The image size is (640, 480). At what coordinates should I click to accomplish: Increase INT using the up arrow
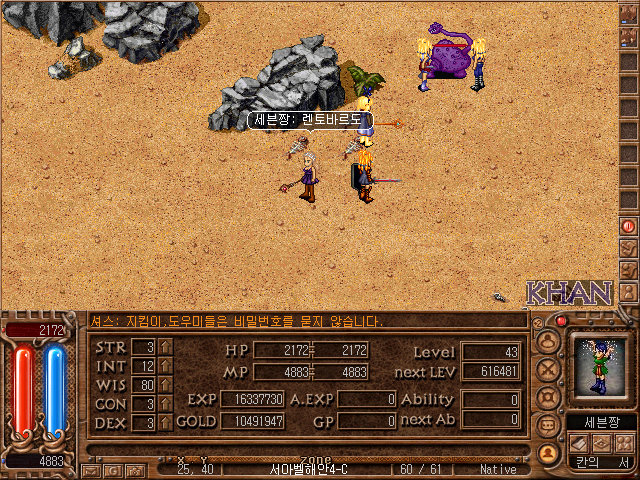pos(166,366)
